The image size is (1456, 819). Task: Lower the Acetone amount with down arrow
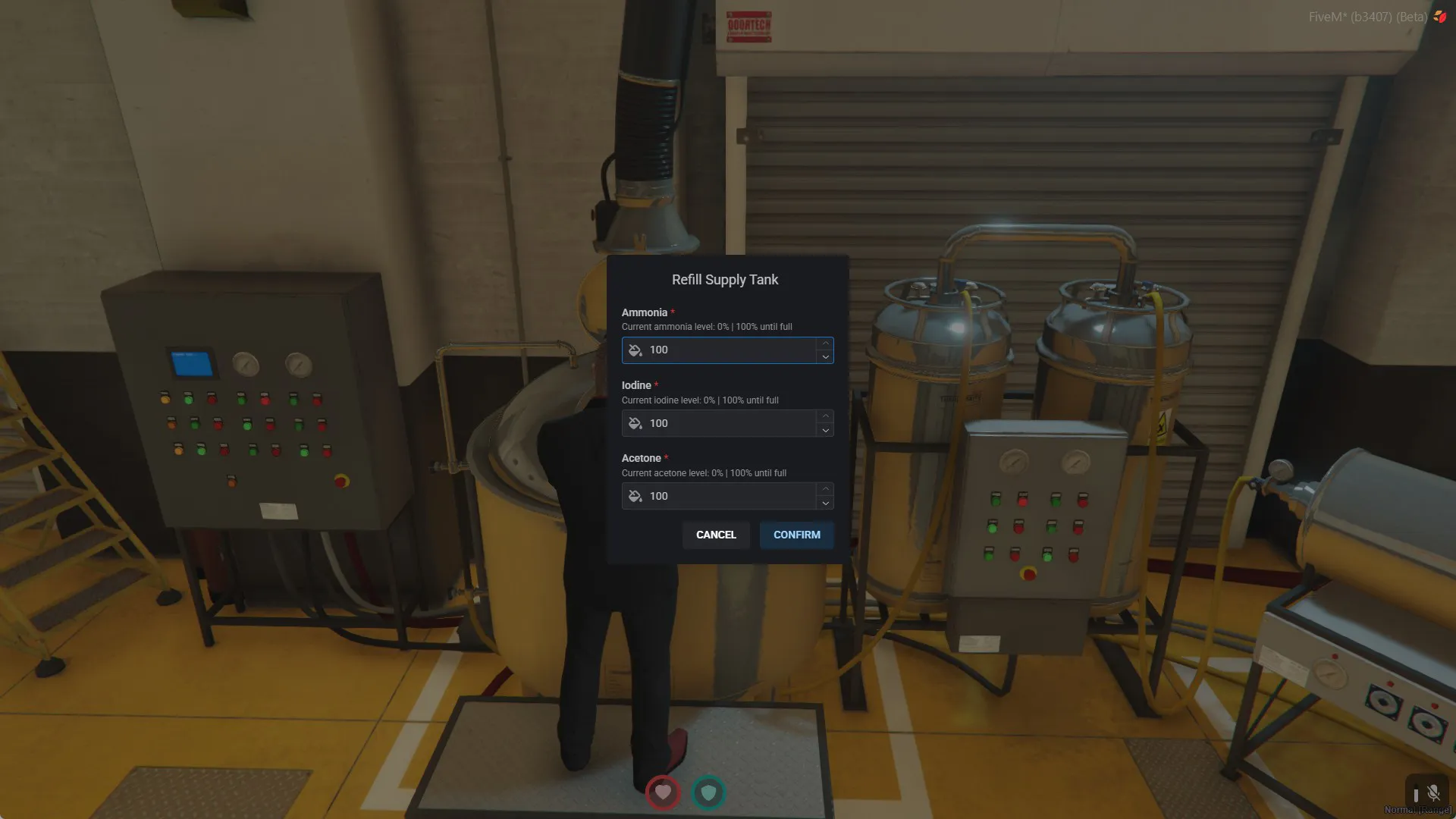[x=825, y=503]
